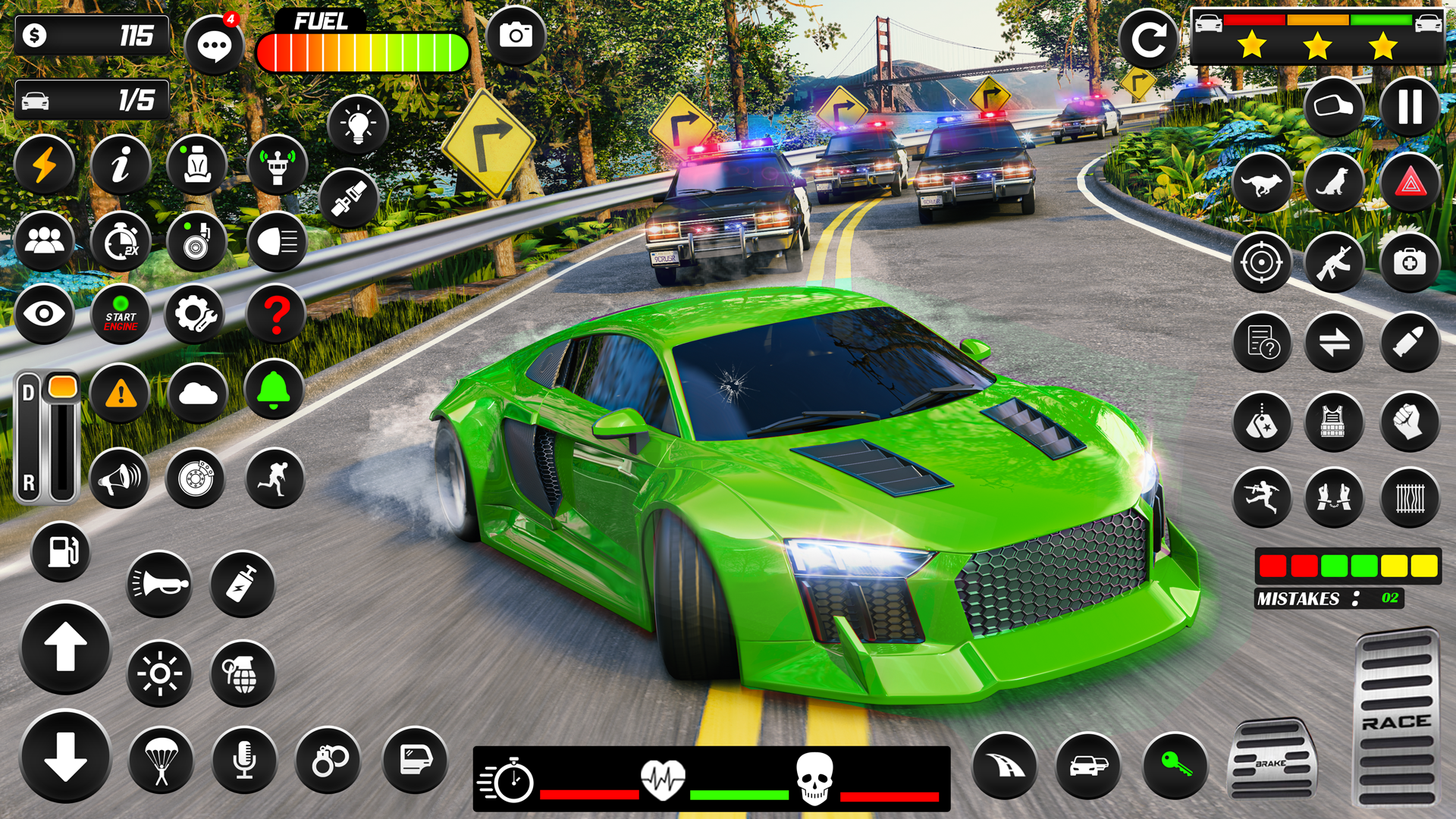Show help with the red question mark

point(276,314)
